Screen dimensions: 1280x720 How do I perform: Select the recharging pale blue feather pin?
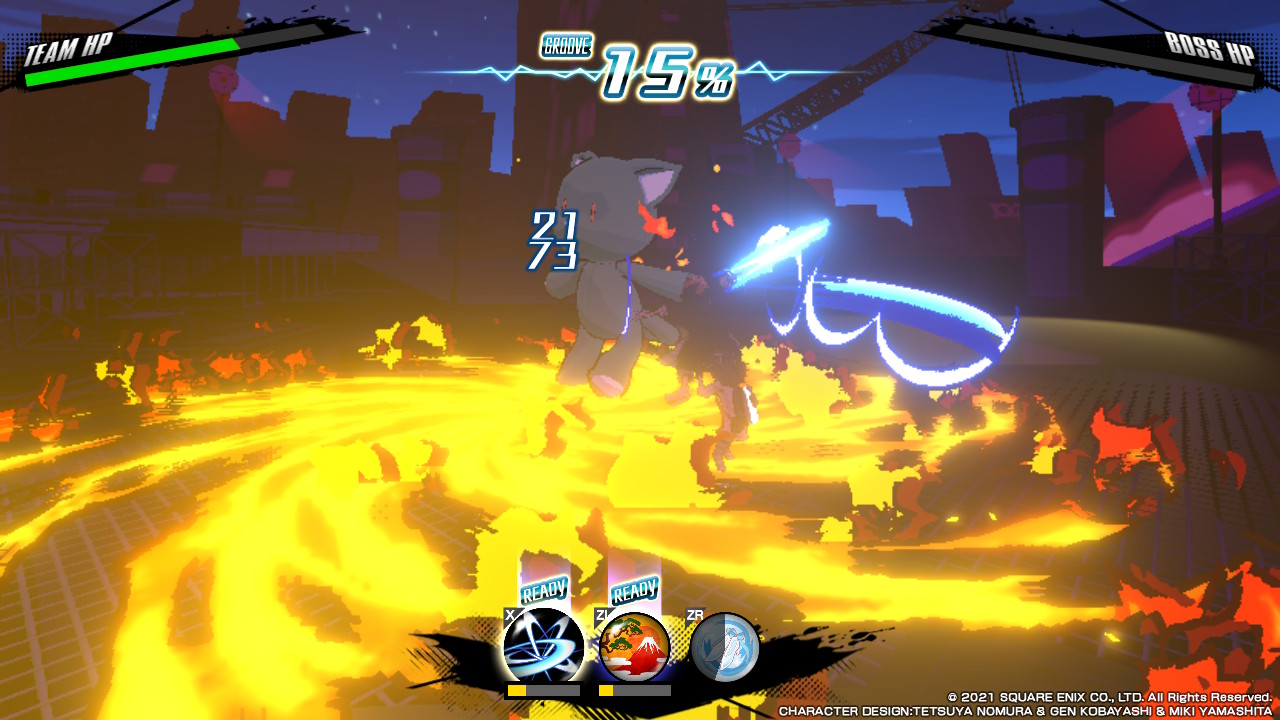click(x=725, y=647)
